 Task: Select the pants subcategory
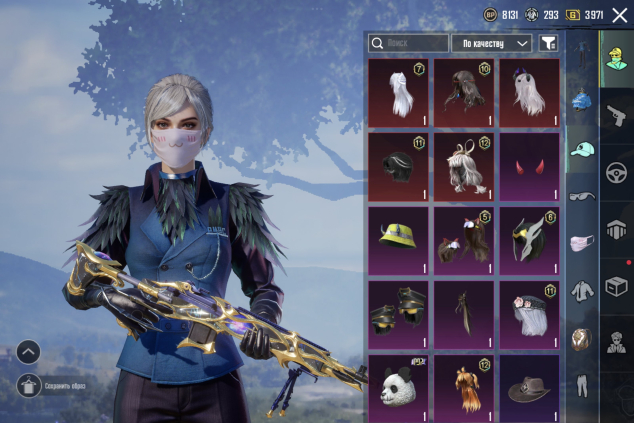click(582, 386)
